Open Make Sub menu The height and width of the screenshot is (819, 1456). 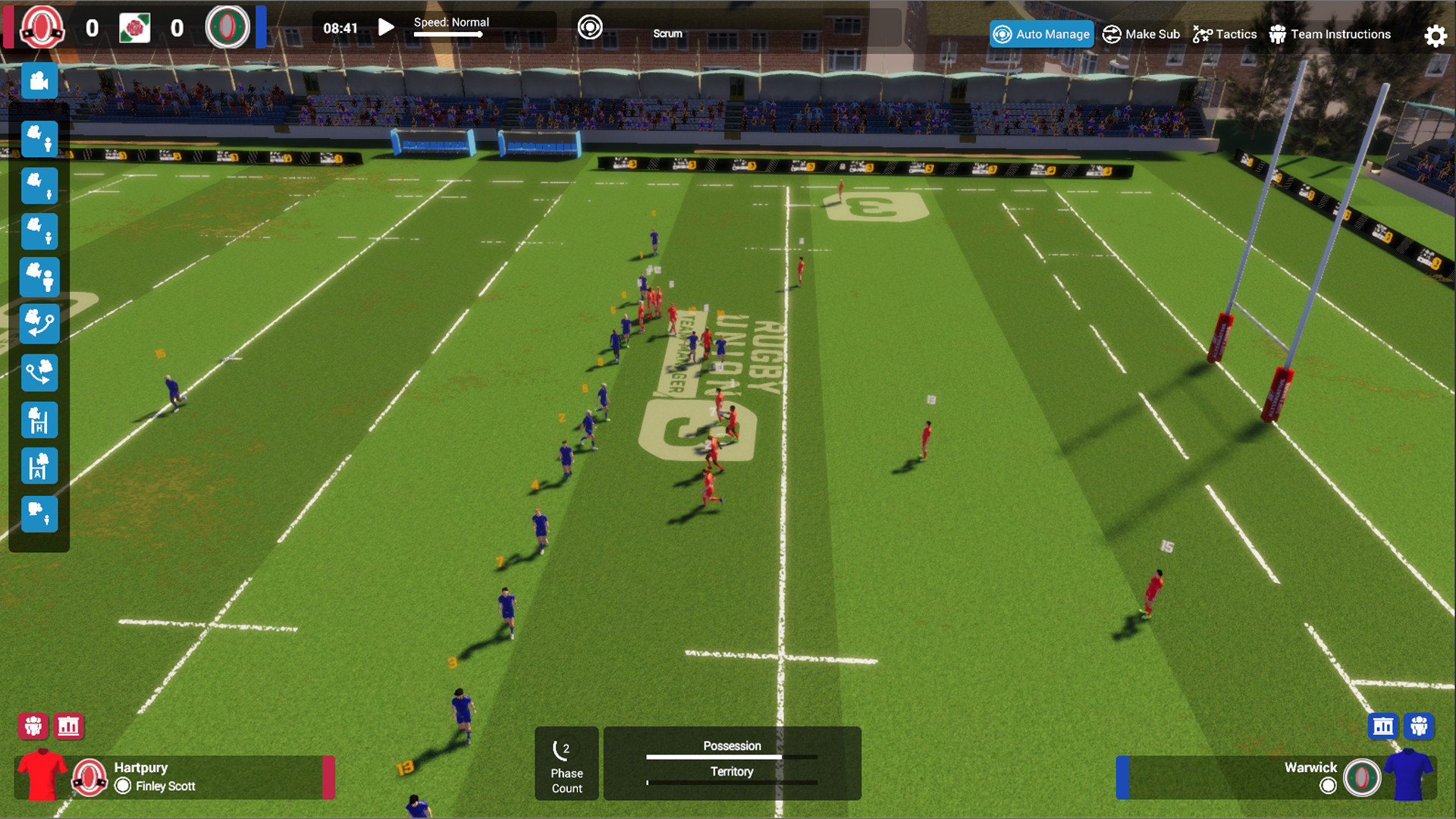pyautogui.click(x=1141, y=34)
